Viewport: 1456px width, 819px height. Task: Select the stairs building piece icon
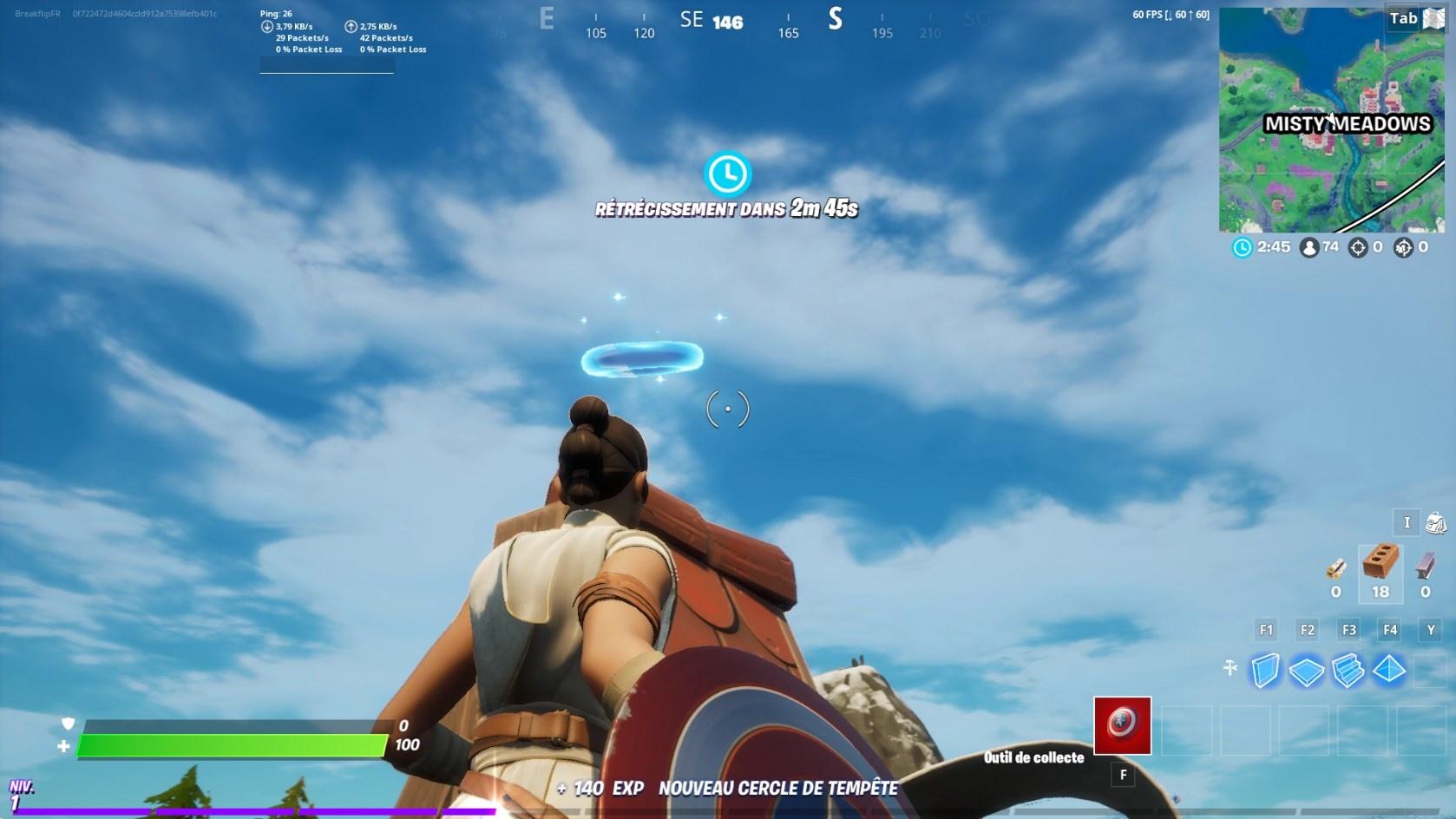tap(1348, 669)
